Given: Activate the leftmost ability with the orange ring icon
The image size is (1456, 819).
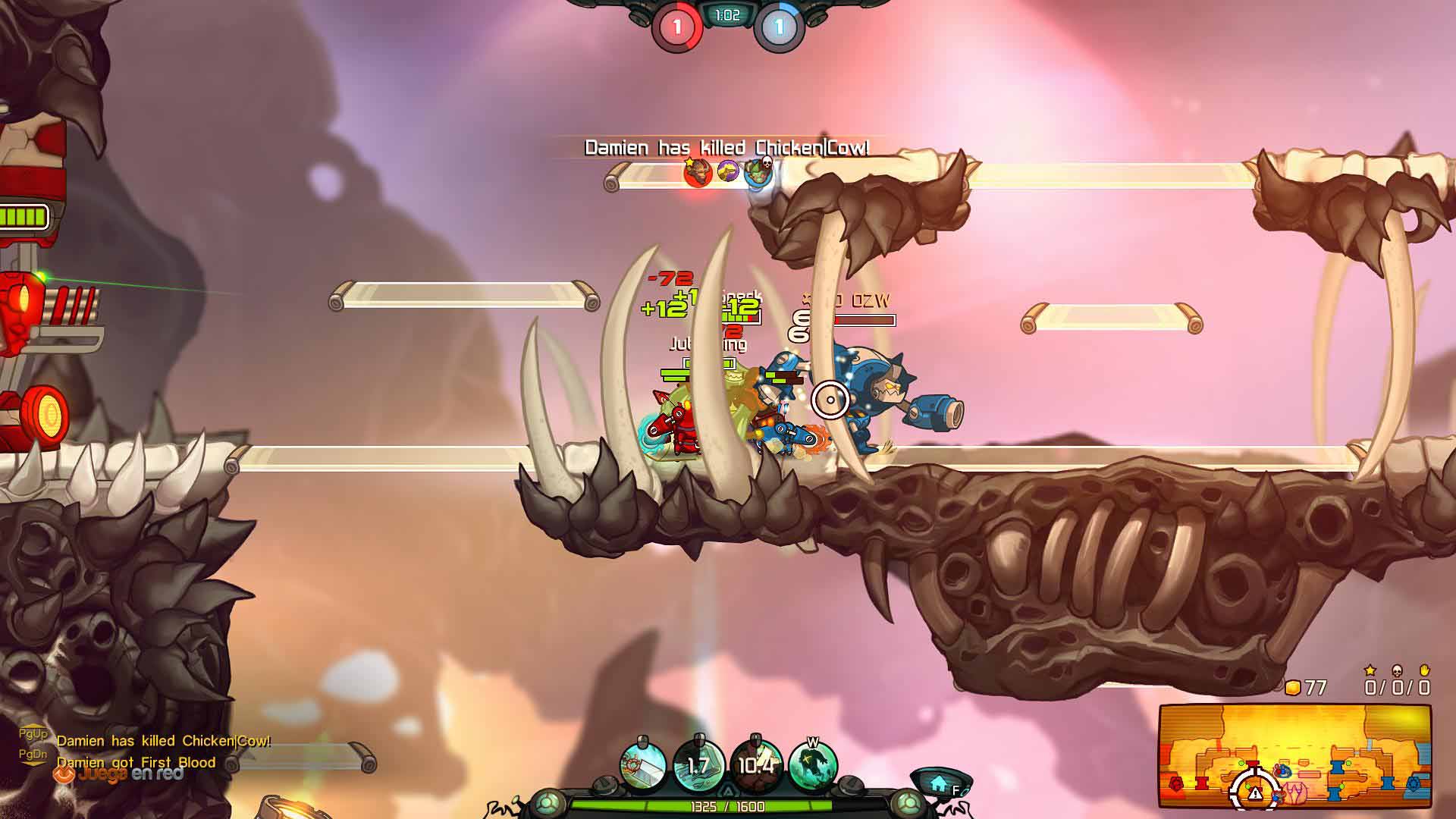Looking at the screenshot, I should pyautogui.click(x=643, y=766).
